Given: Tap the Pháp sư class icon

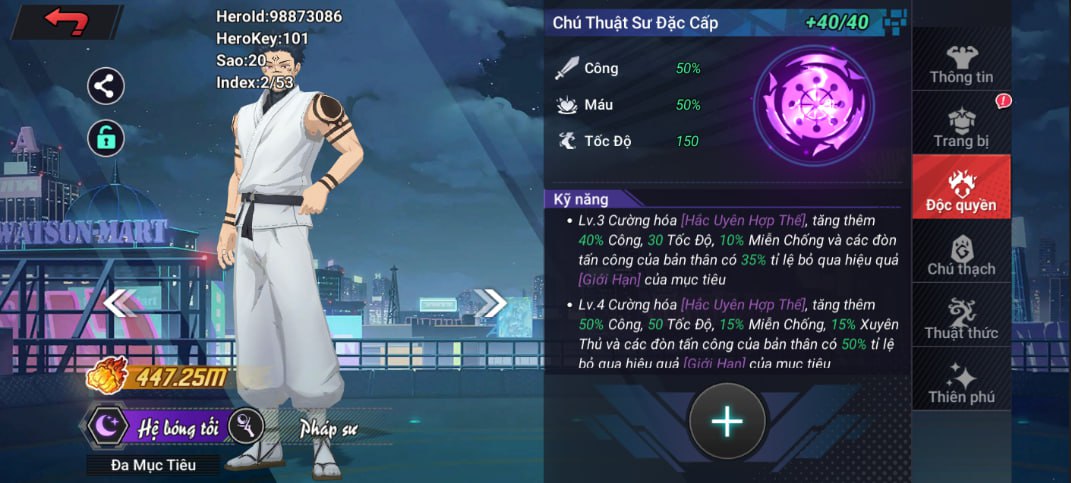Looking at the screenshot, I should (x=246, y=427).
